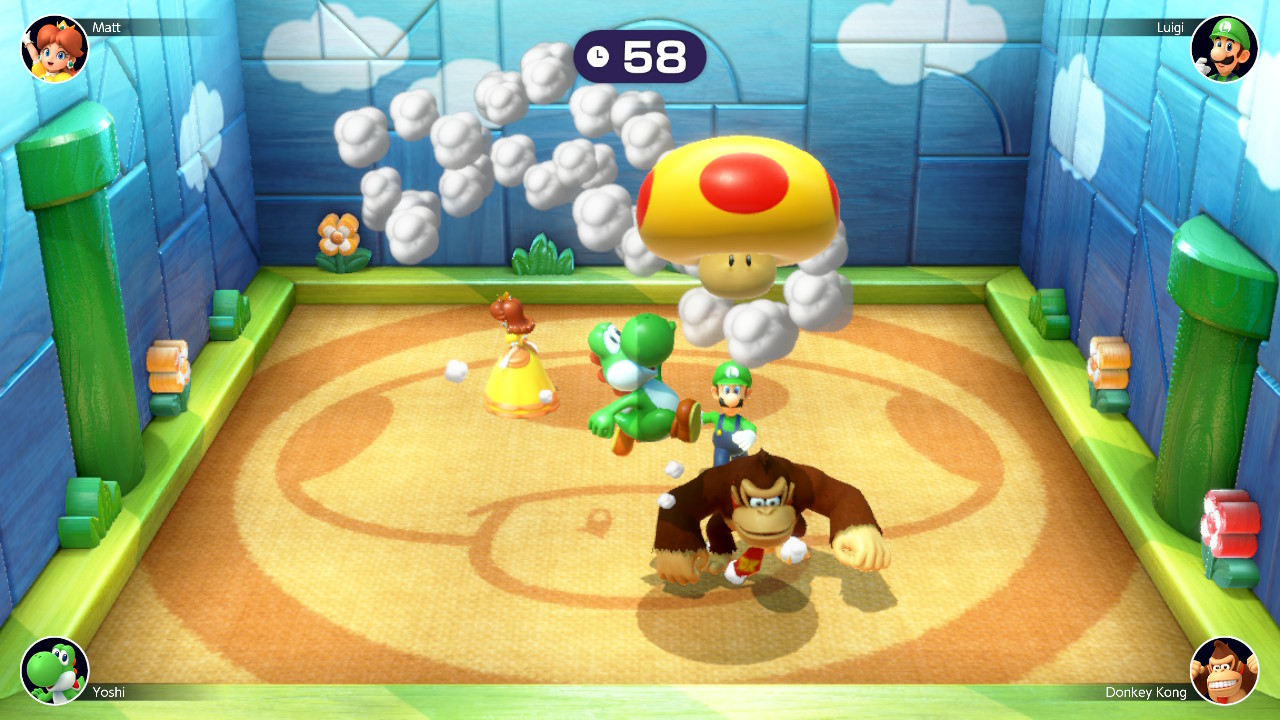This screenshot has width=1280, height=720.
Task: Click the clock icon beside the timer
Action: 599,57
